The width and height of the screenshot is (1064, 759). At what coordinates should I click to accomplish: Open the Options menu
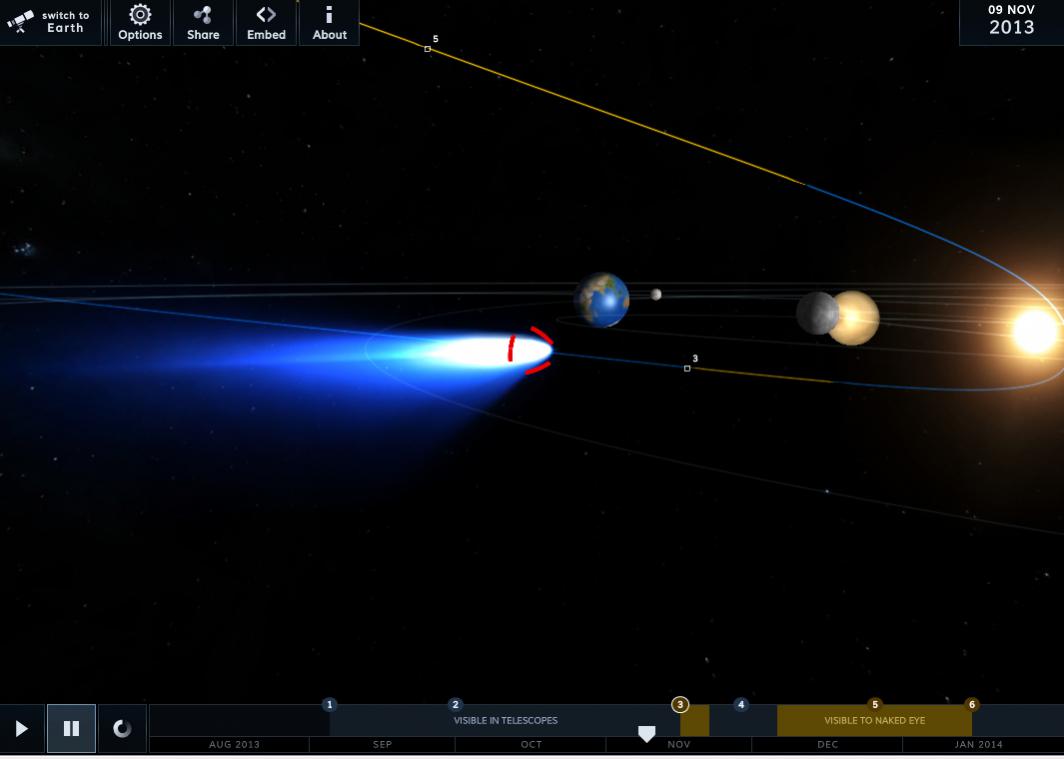coord(140,22)
